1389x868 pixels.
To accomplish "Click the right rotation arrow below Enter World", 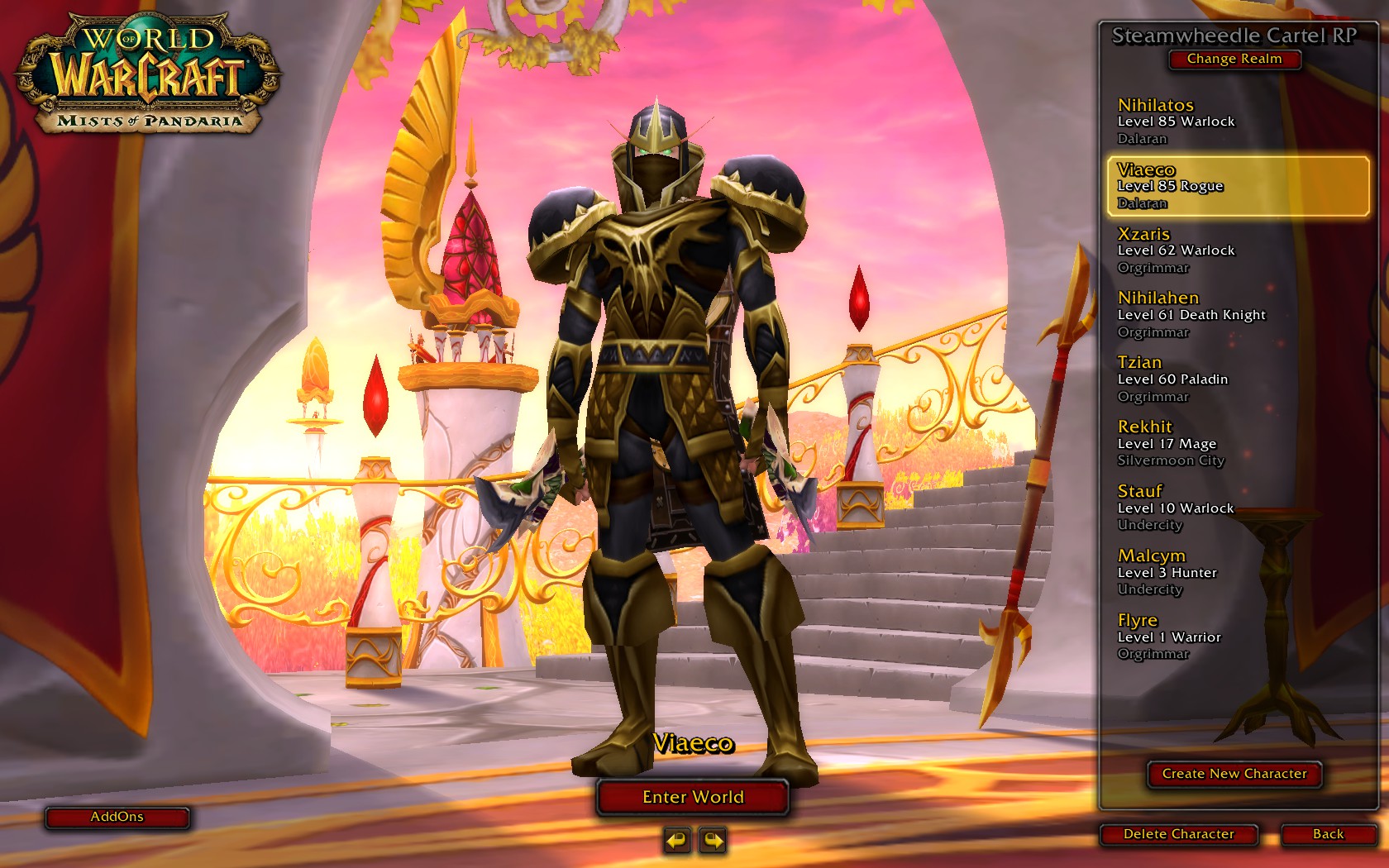I will pos(713,839).
